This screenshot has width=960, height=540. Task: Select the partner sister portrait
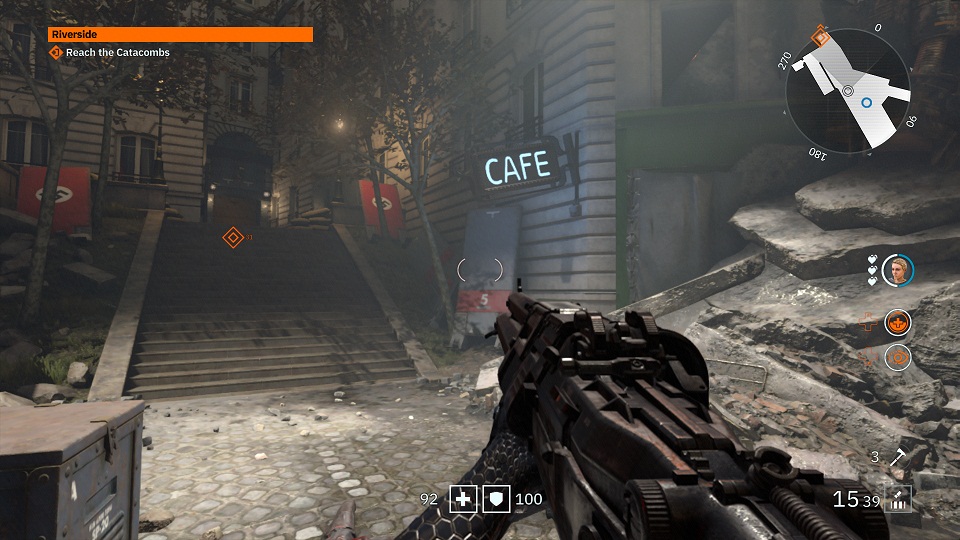898,270
